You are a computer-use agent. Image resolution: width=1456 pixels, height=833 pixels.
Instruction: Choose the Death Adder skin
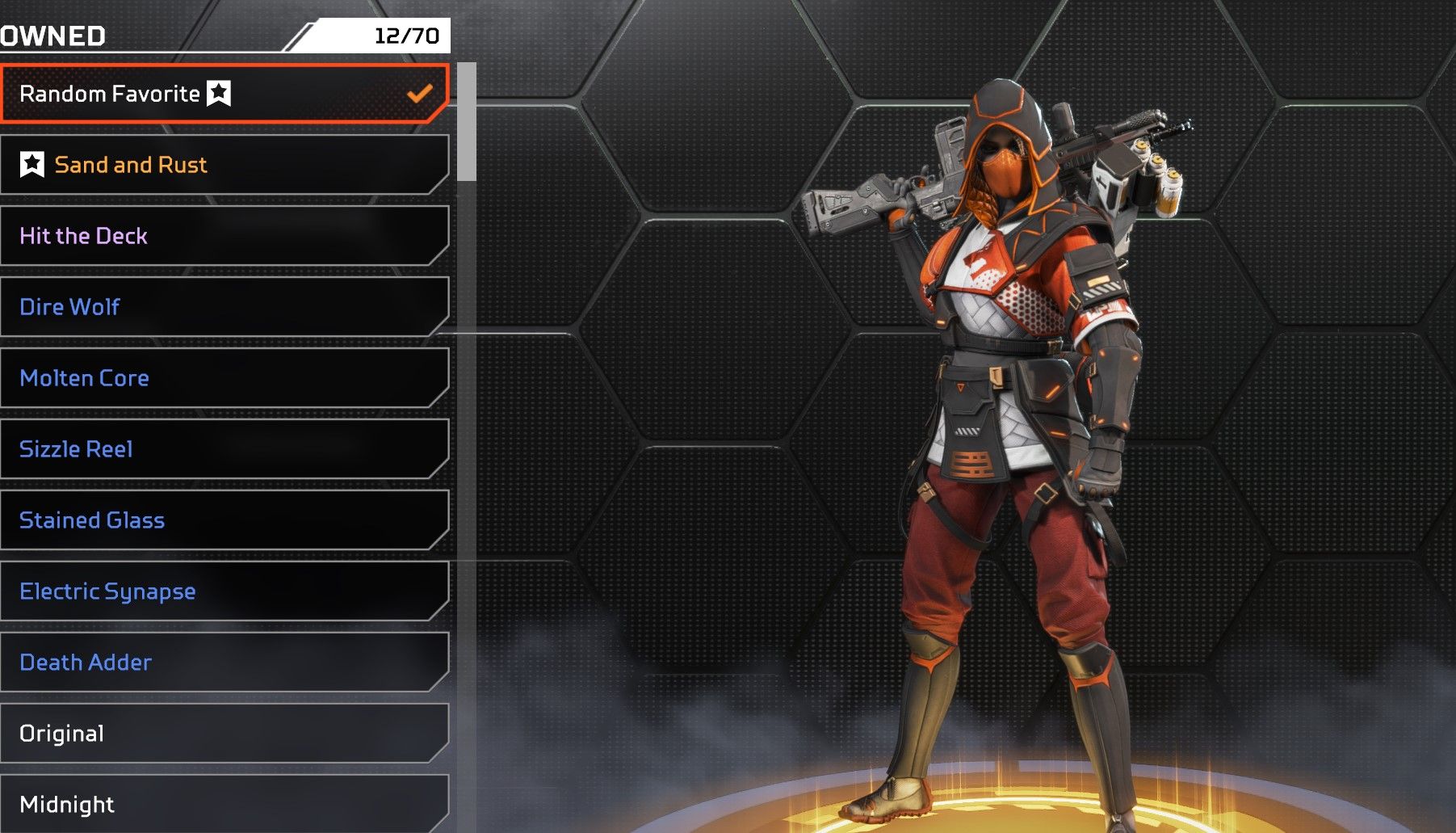click(x=224, y=663)
